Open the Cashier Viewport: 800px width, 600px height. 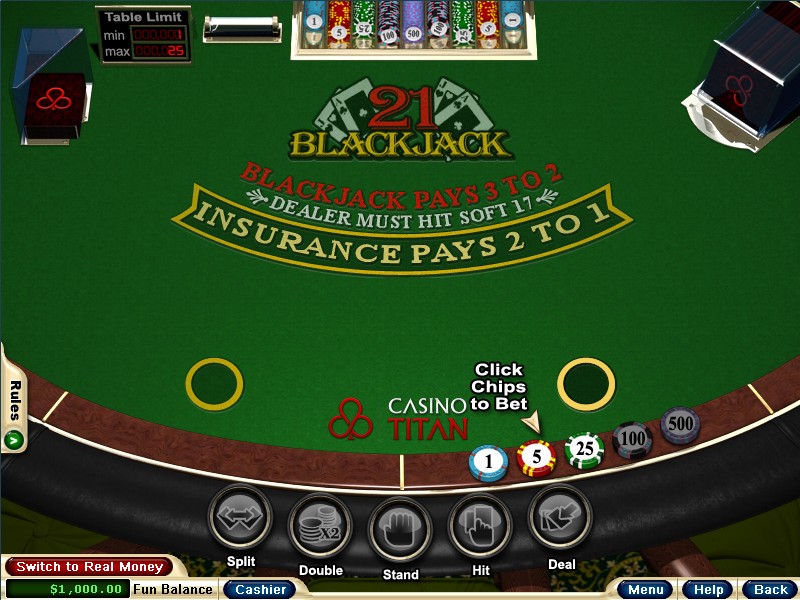click(x=260, y=589)
